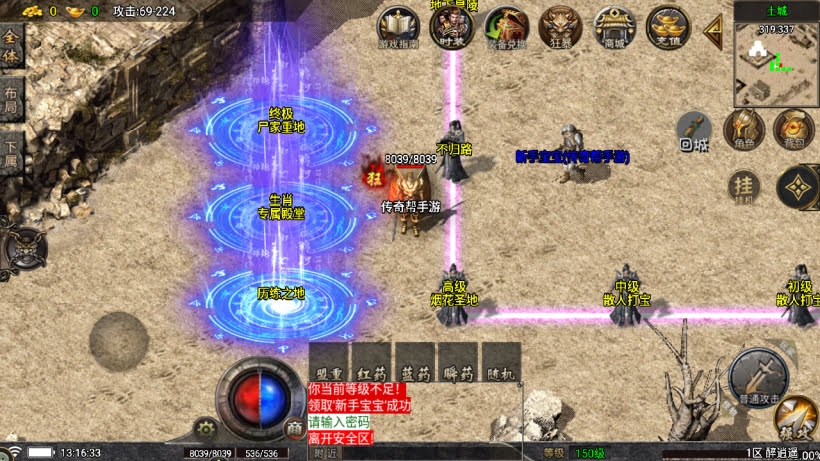Tap the four-point star skill button
This screenshot has width=820, height=461.
click(x=797, y=187)
